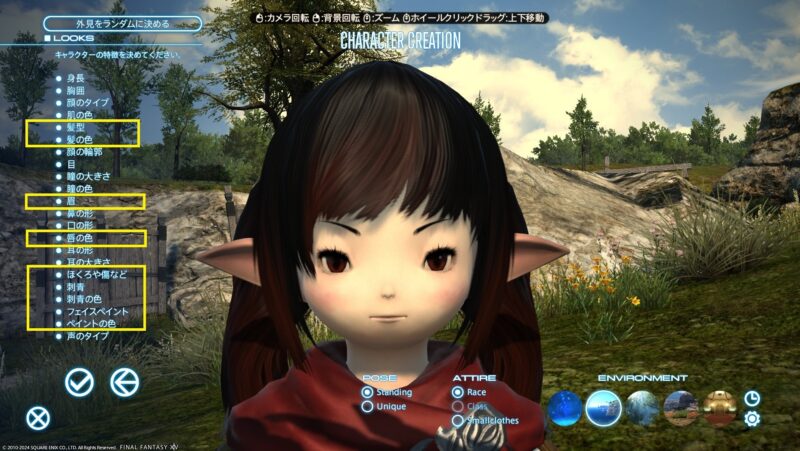Open the gear settings icon
The width and height of the screenshot is (800, 451).
[752, 418]
